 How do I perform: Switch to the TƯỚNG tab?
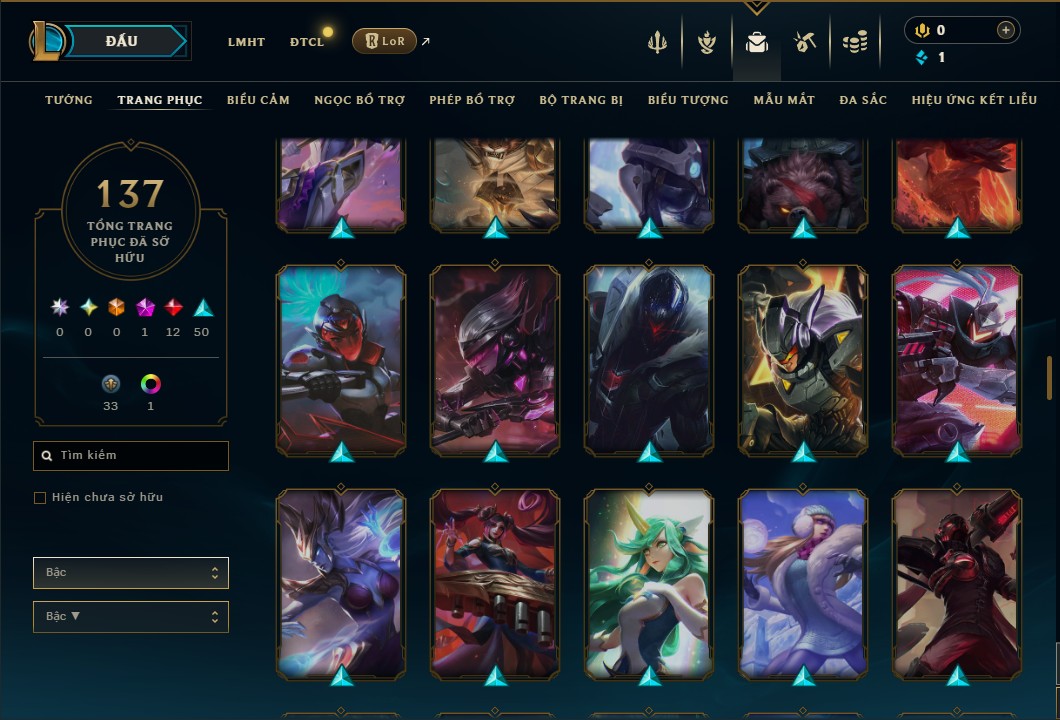(69, 100)
